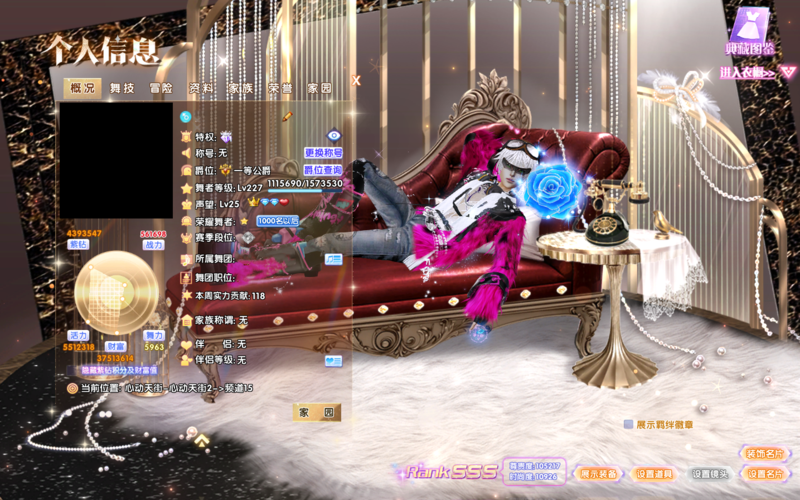Choose the 装饰名片 button
This screenshot has height=500, width=800.
[763, 453]
